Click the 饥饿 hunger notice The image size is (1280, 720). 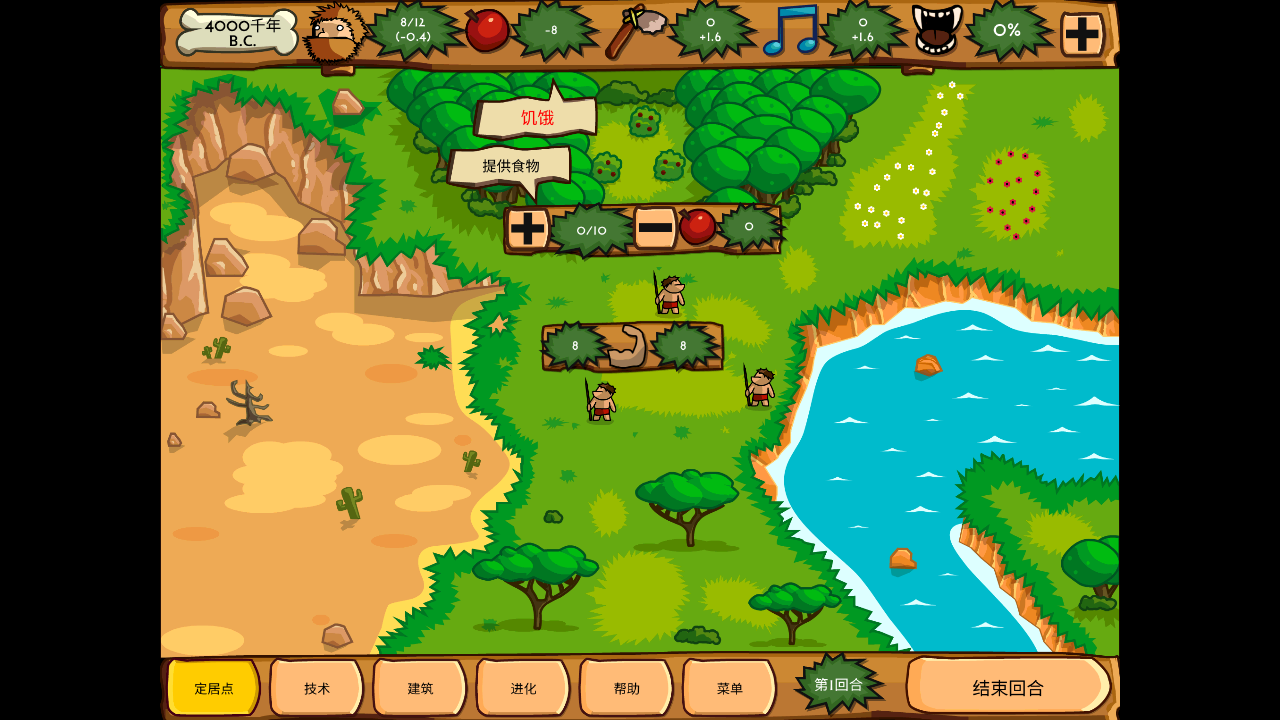tap(537, 118)
